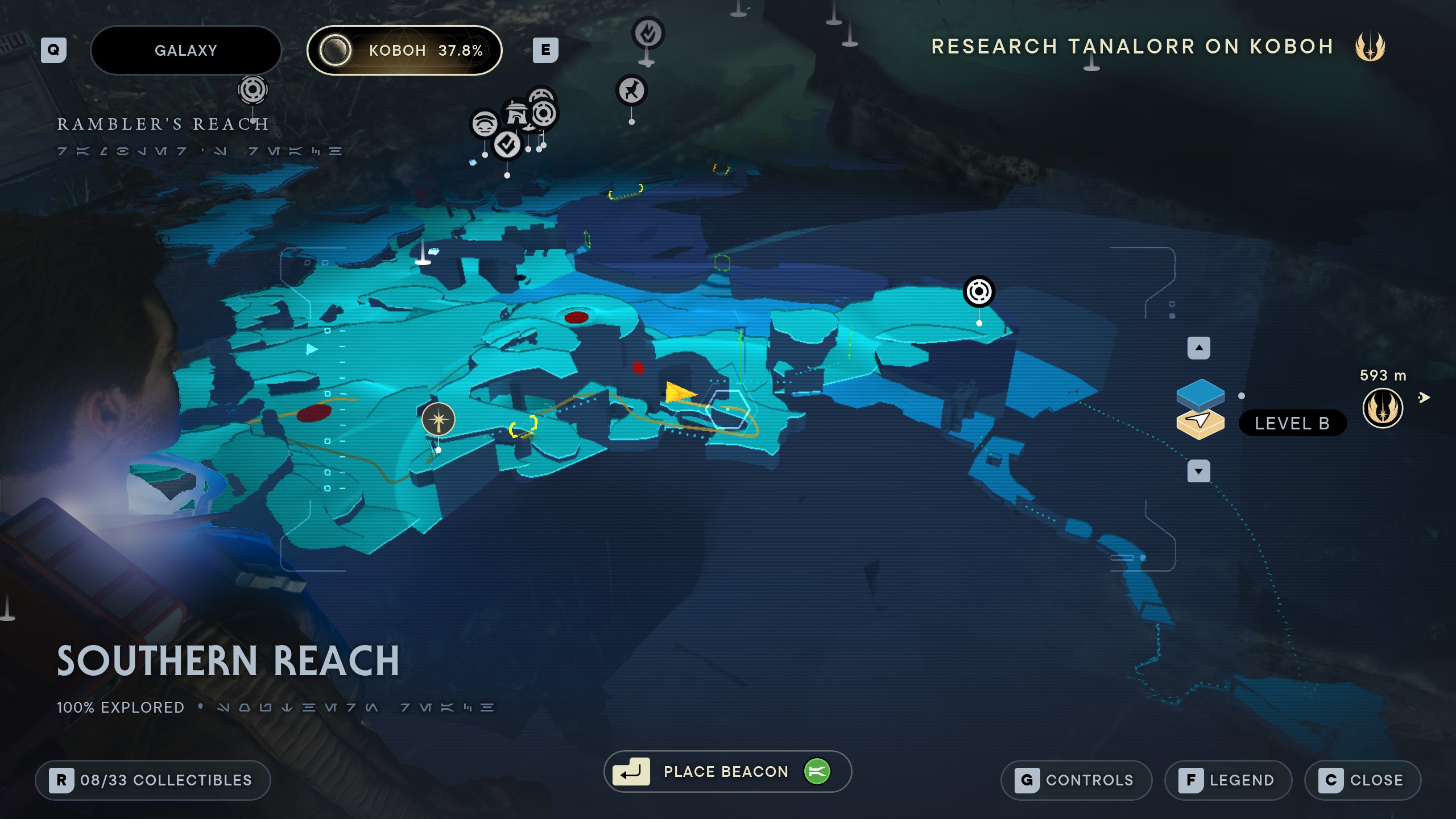The image size is (1456, 819).
Task: Show the map Legend
Action: tap(1228, 780)
